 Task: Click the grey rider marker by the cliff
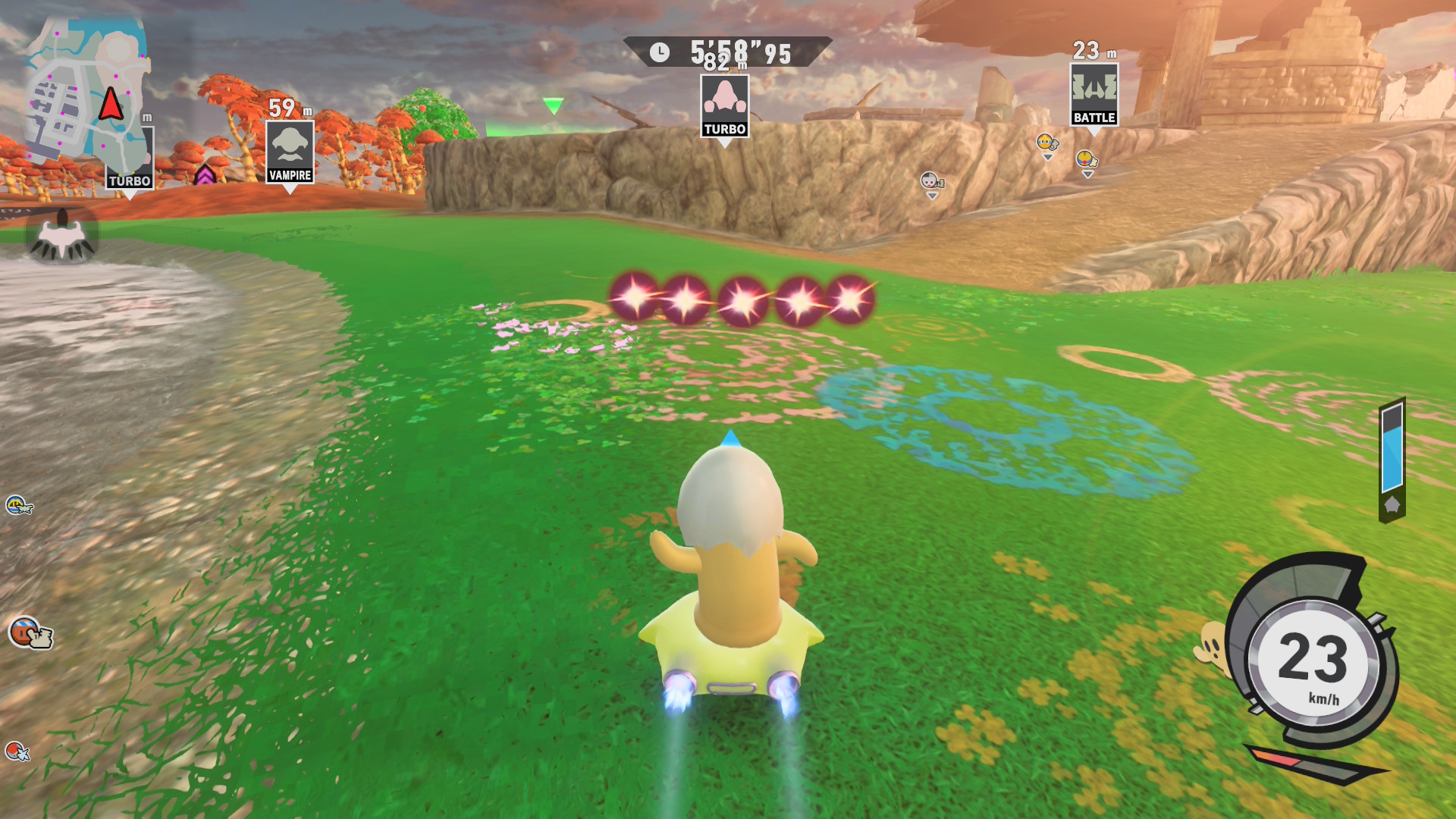(931, 181)
